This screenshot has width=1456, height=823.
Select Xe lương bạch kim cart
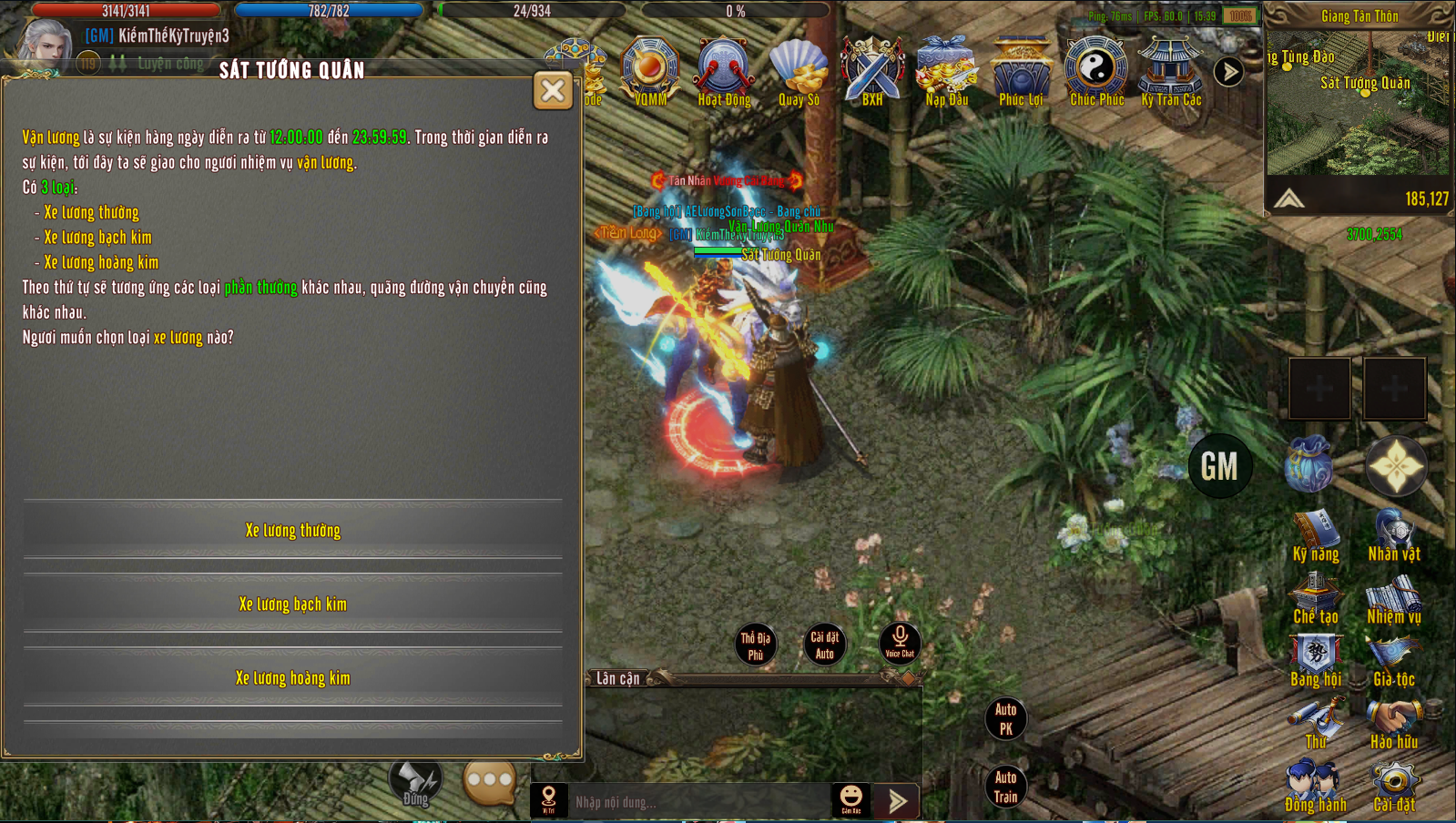tap(292, 605)
